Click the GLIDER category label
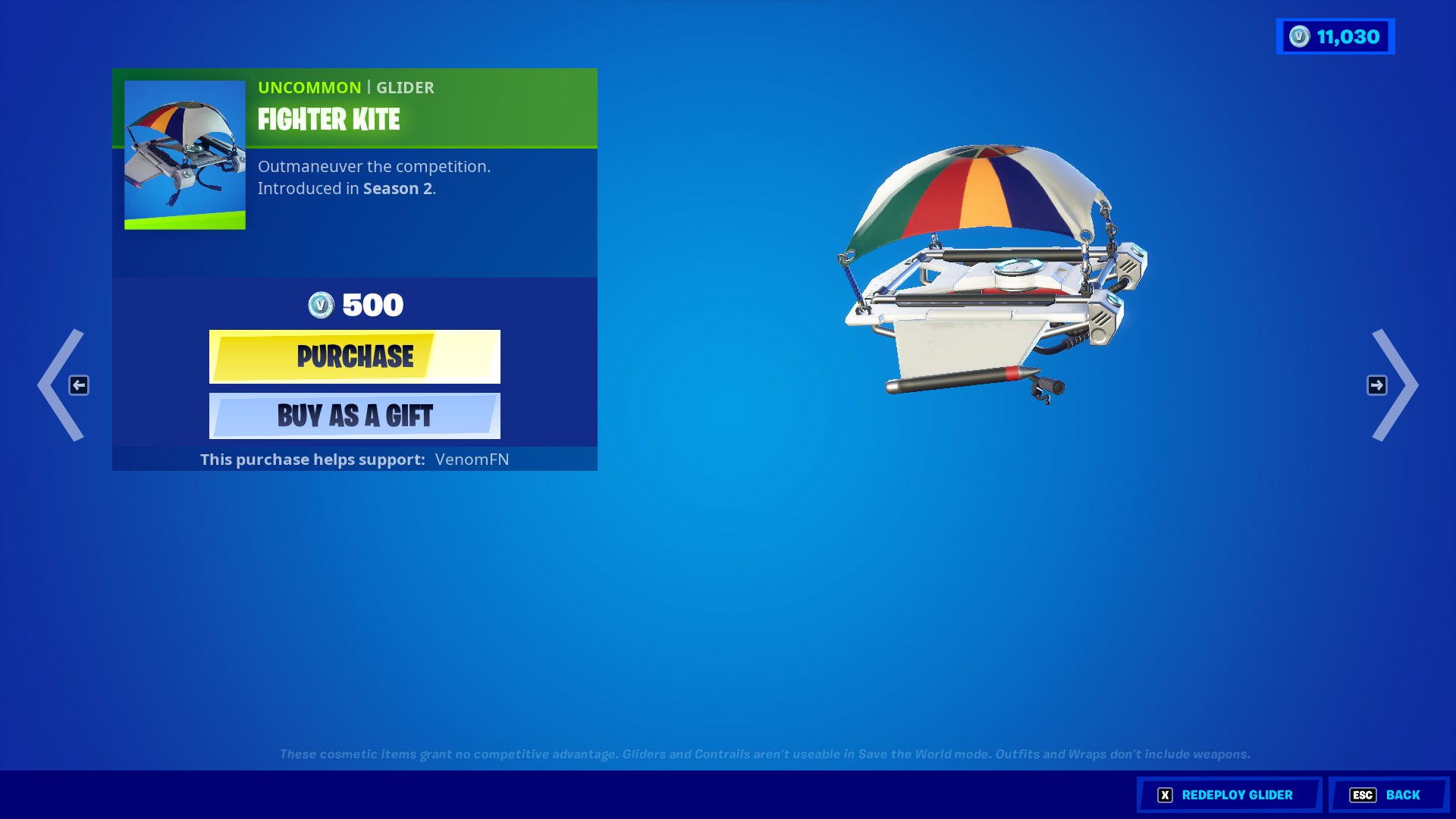The height and width of the screenshot is (819, 1456). tap(406, 87)
